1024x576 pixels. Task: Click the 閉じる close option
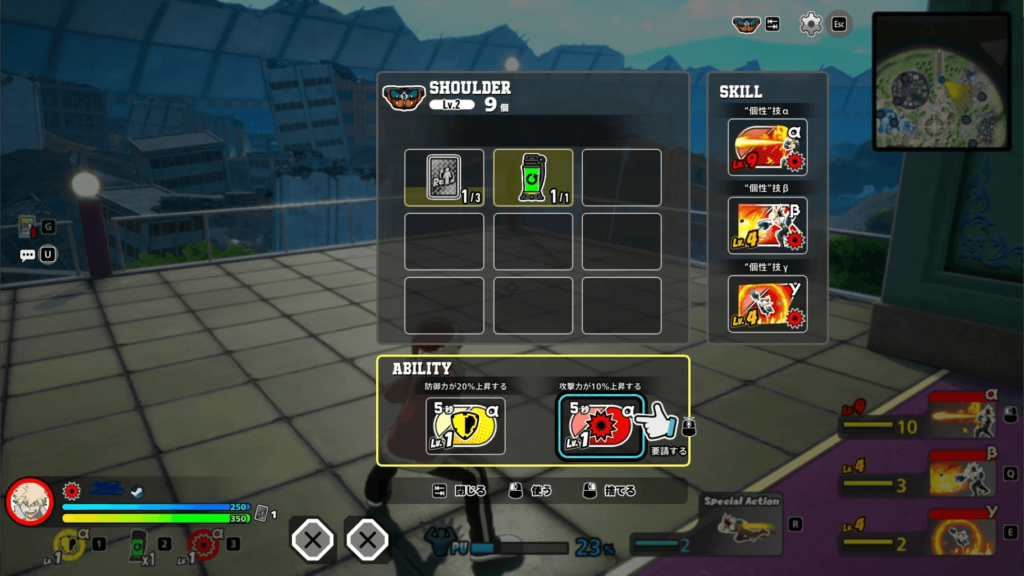click(x=461, y=491)
